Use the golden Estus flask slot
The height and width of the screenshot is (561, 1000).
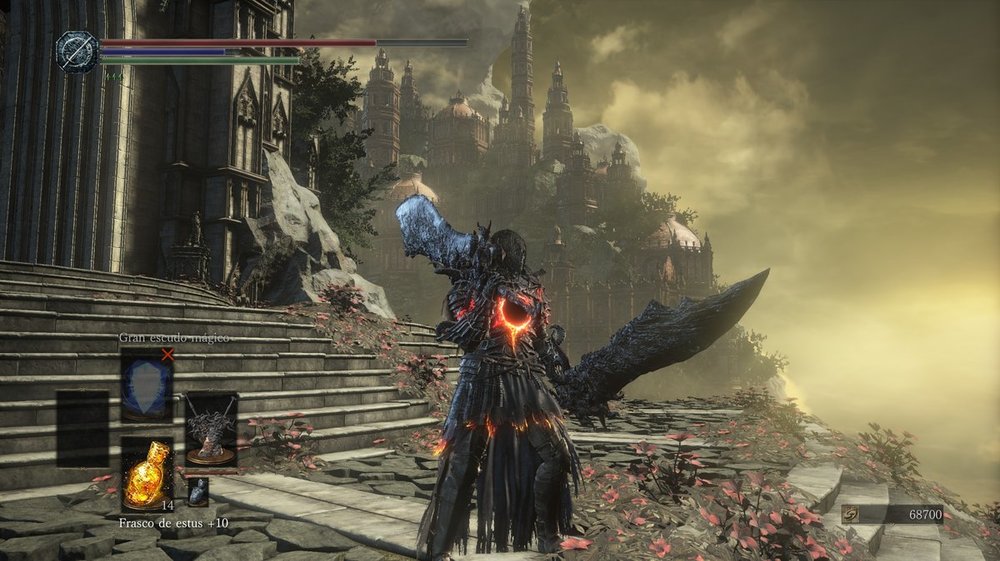click(147, 473)
